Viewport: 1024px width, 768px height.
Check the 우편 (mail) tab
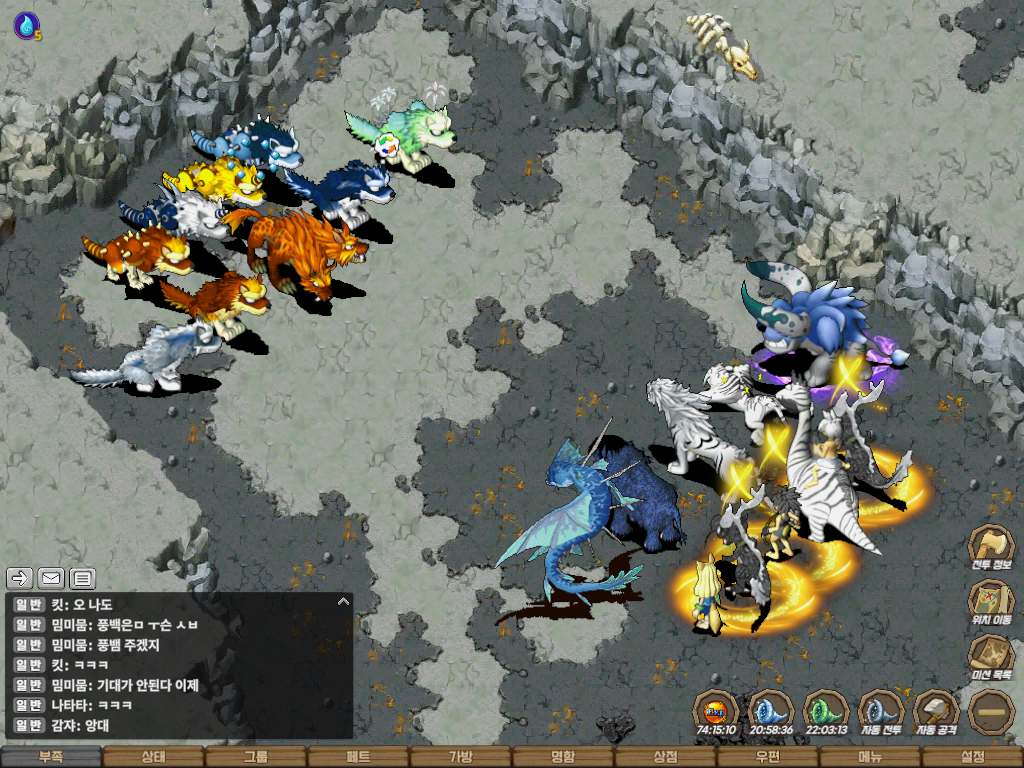pos(767,757)
